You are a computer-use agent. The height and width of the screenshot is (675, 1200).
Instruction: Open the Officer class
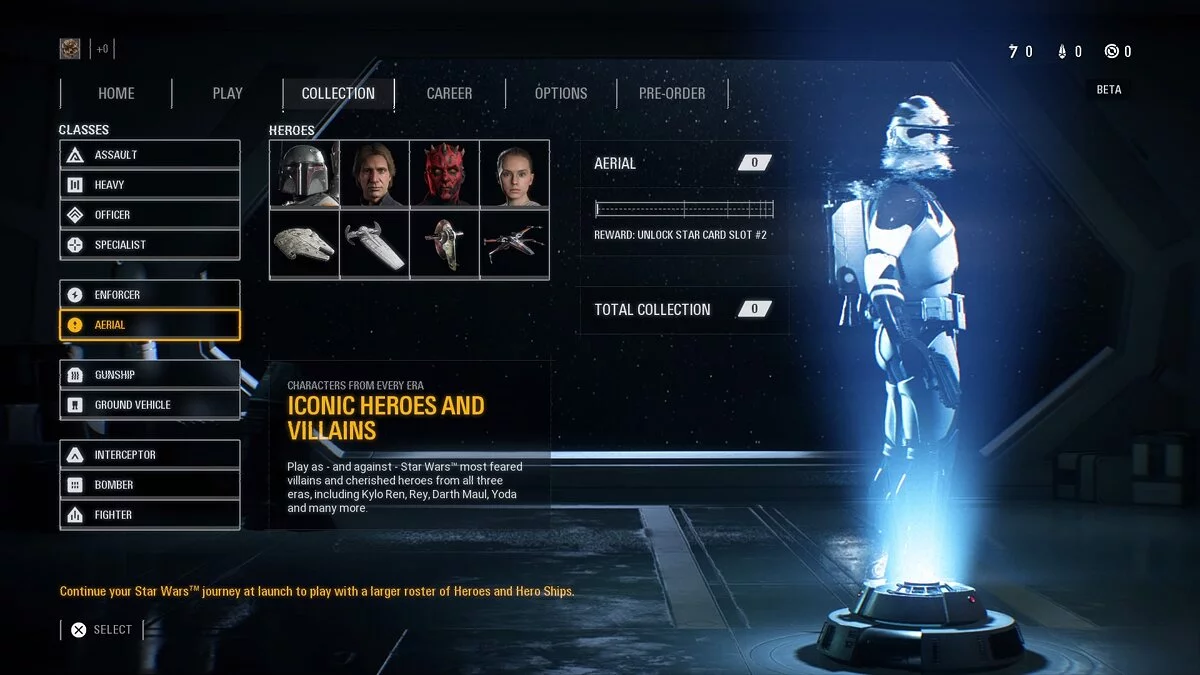[150, 215]
